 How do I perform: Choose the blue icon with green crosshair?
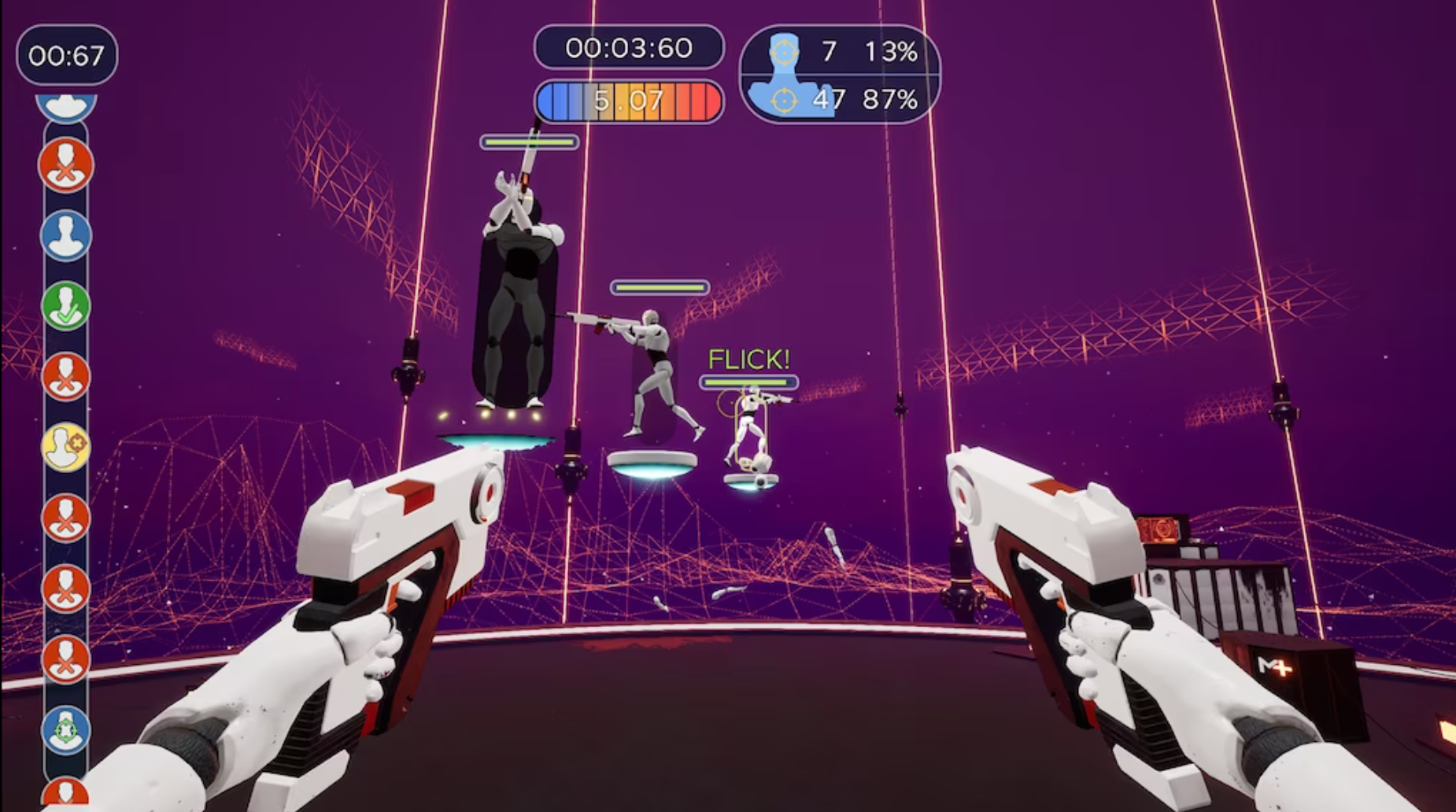65,729
